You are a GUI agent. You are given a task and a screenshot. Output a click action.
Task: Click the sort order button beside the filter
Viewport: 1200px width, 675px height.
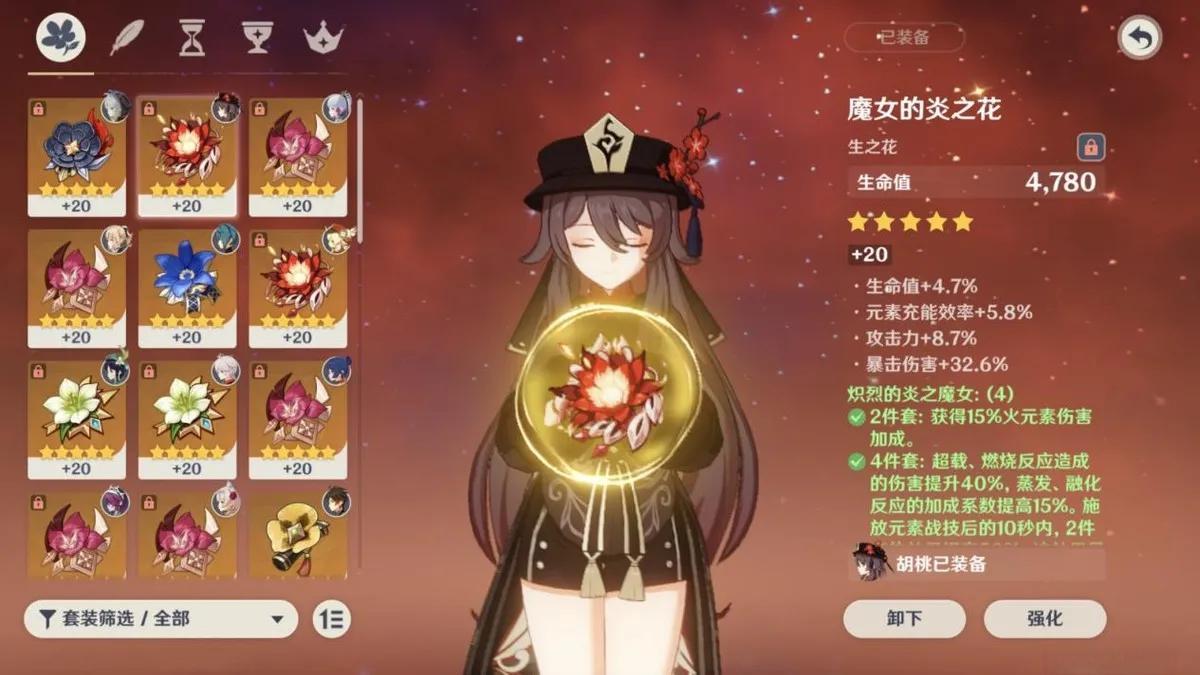tap(331, 619)
